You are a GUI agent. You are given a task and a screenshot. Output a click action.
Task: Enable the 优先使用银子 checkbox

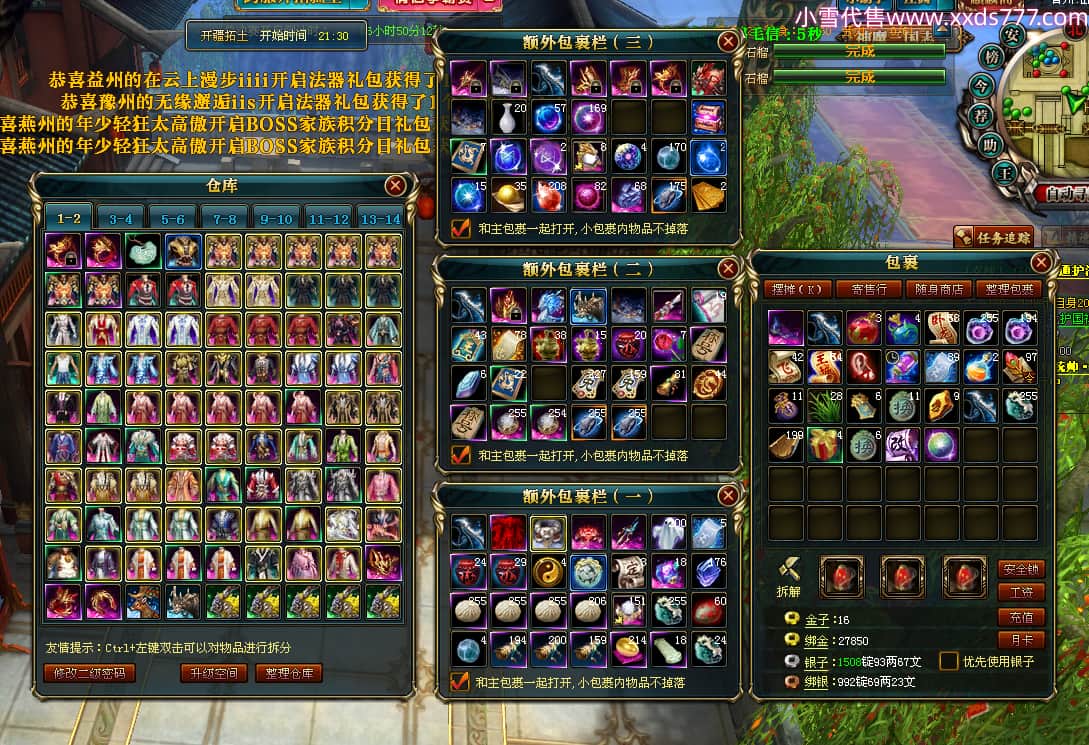(948, 661)
